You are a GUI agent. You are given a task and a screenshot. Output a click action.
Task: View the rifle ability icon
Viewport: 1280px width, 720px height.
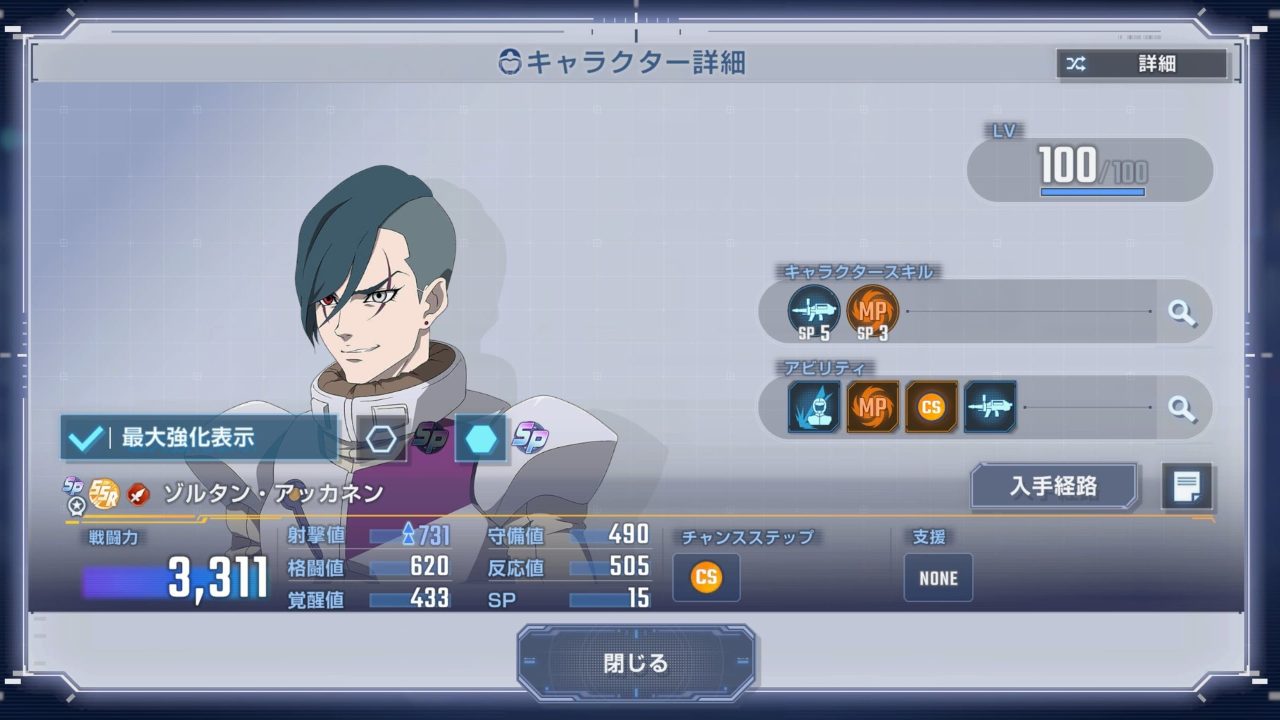[x=990, y=407]
